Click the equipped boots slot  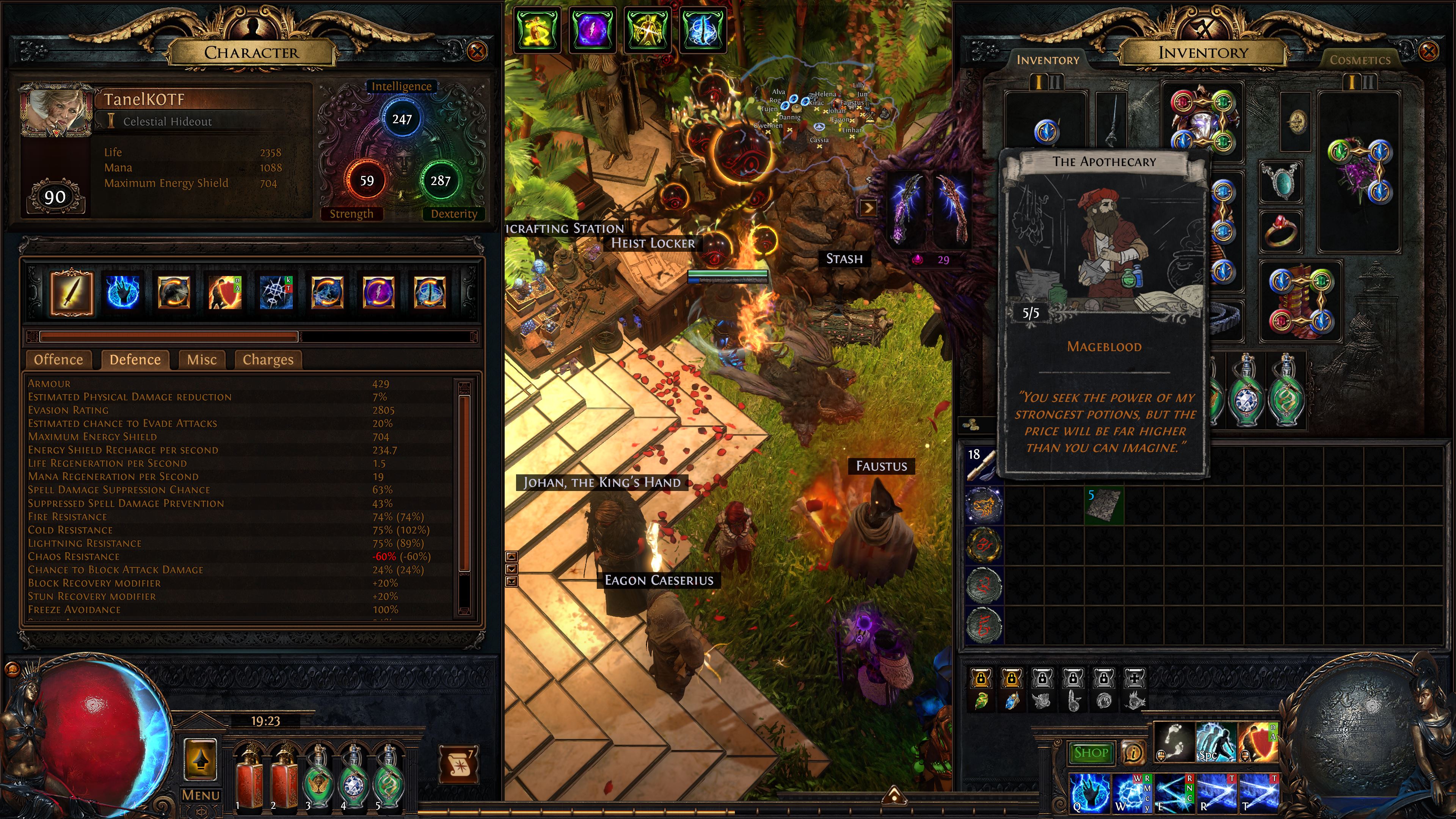(x=1301, y=301)
